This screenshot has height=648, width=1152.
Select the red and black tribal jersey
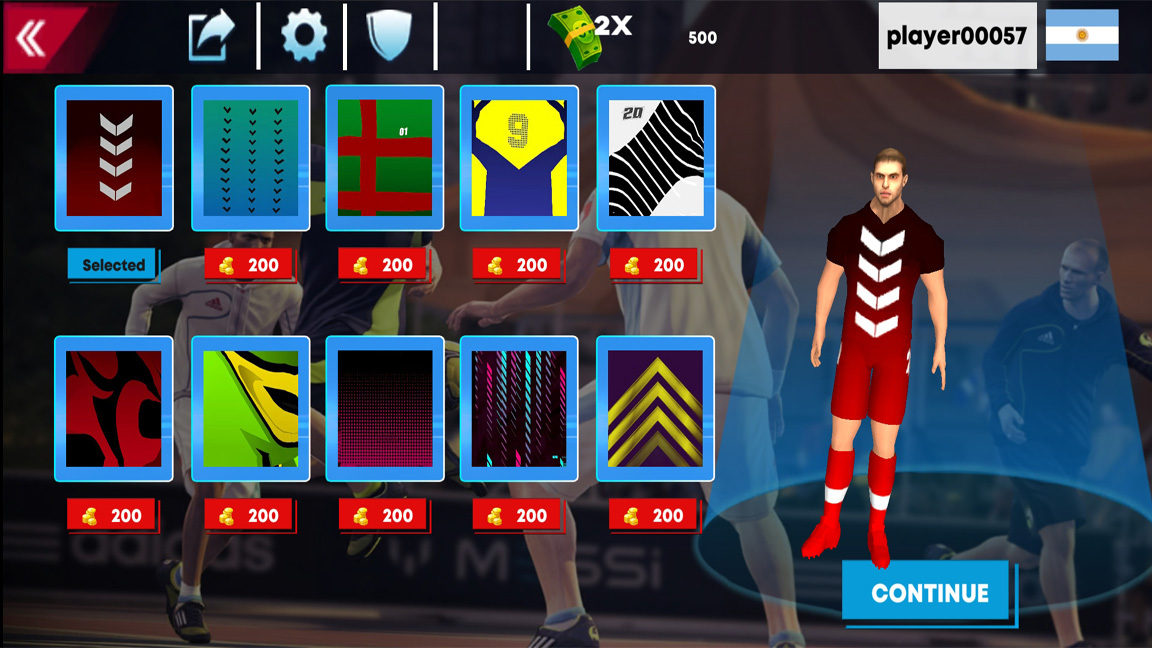point(114,409)
